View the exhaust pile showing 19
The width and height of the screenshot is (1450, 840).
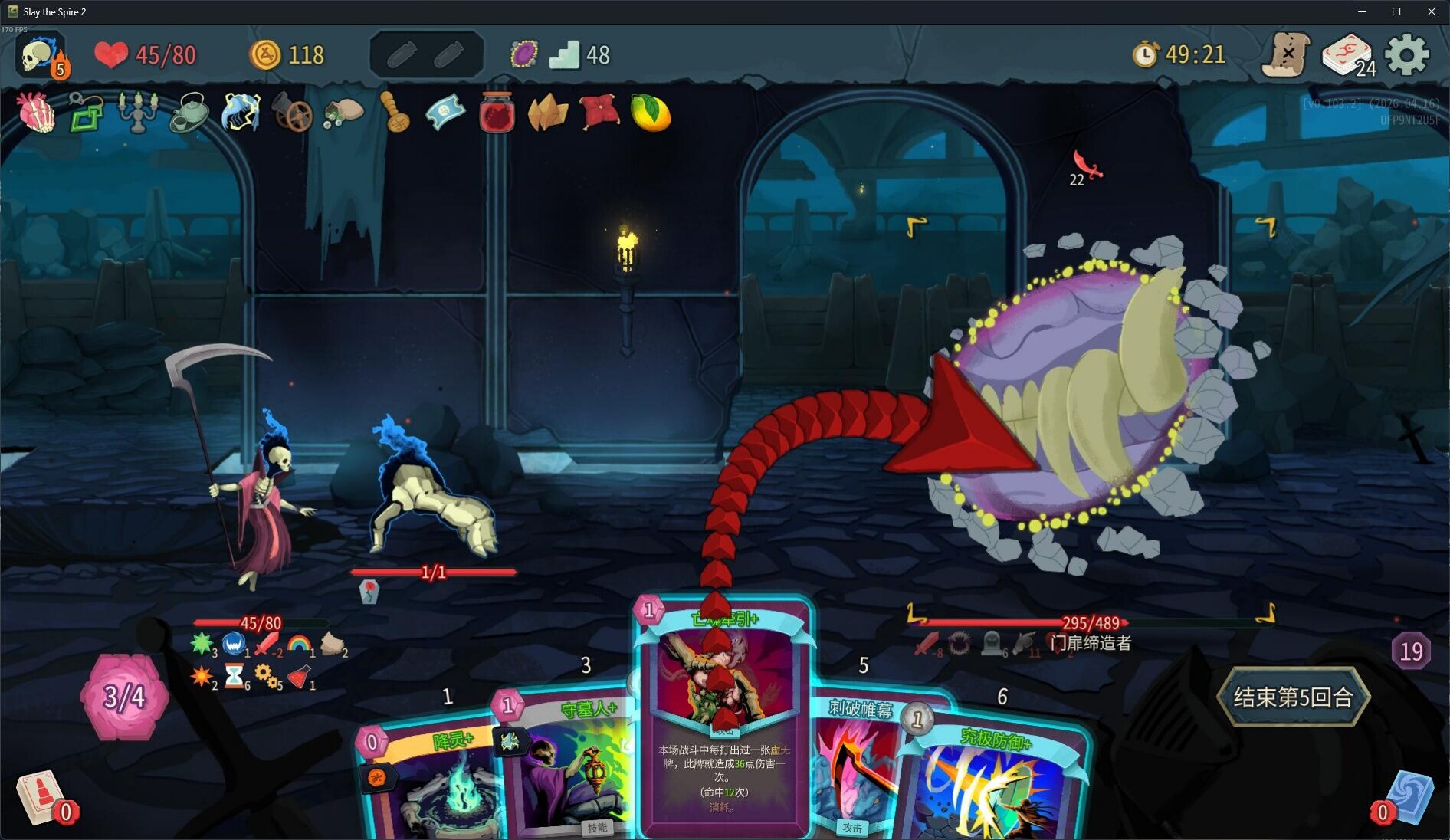coord(1411,651)
